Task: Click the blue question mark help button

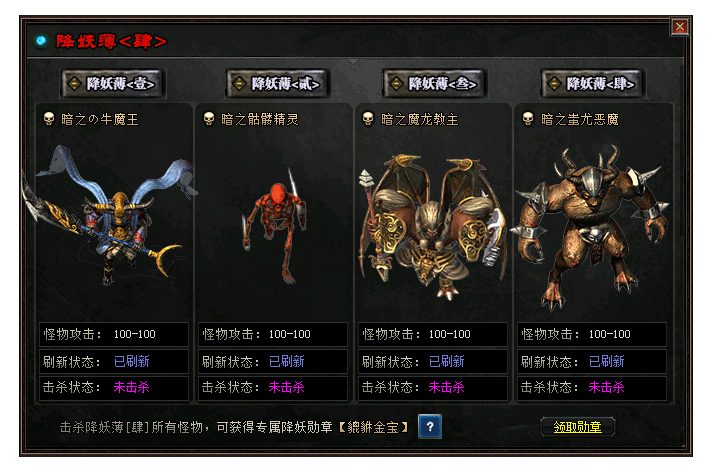Action: coord(430,427)
